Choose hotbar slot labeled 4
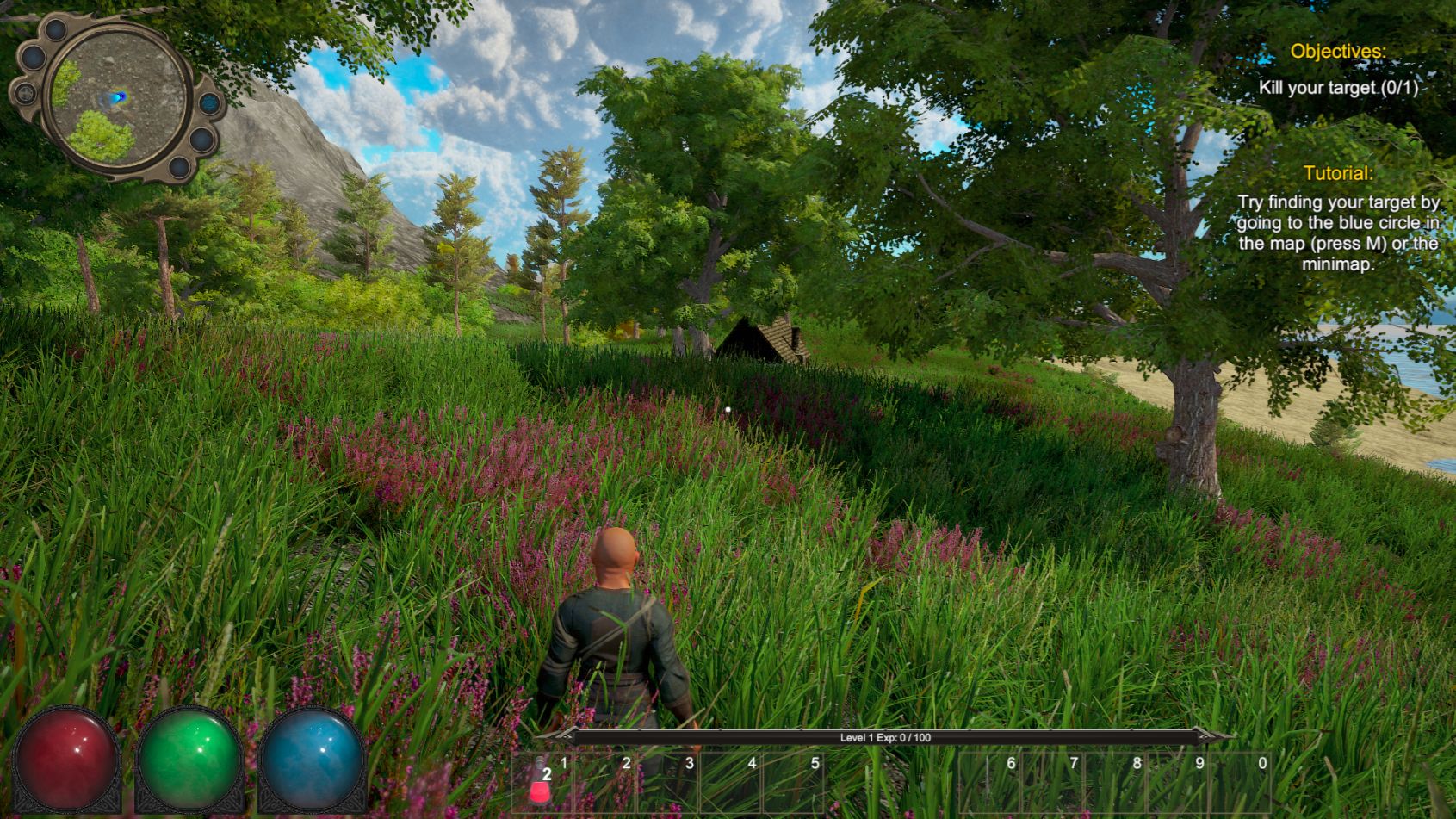 click(x=732, y=783)
